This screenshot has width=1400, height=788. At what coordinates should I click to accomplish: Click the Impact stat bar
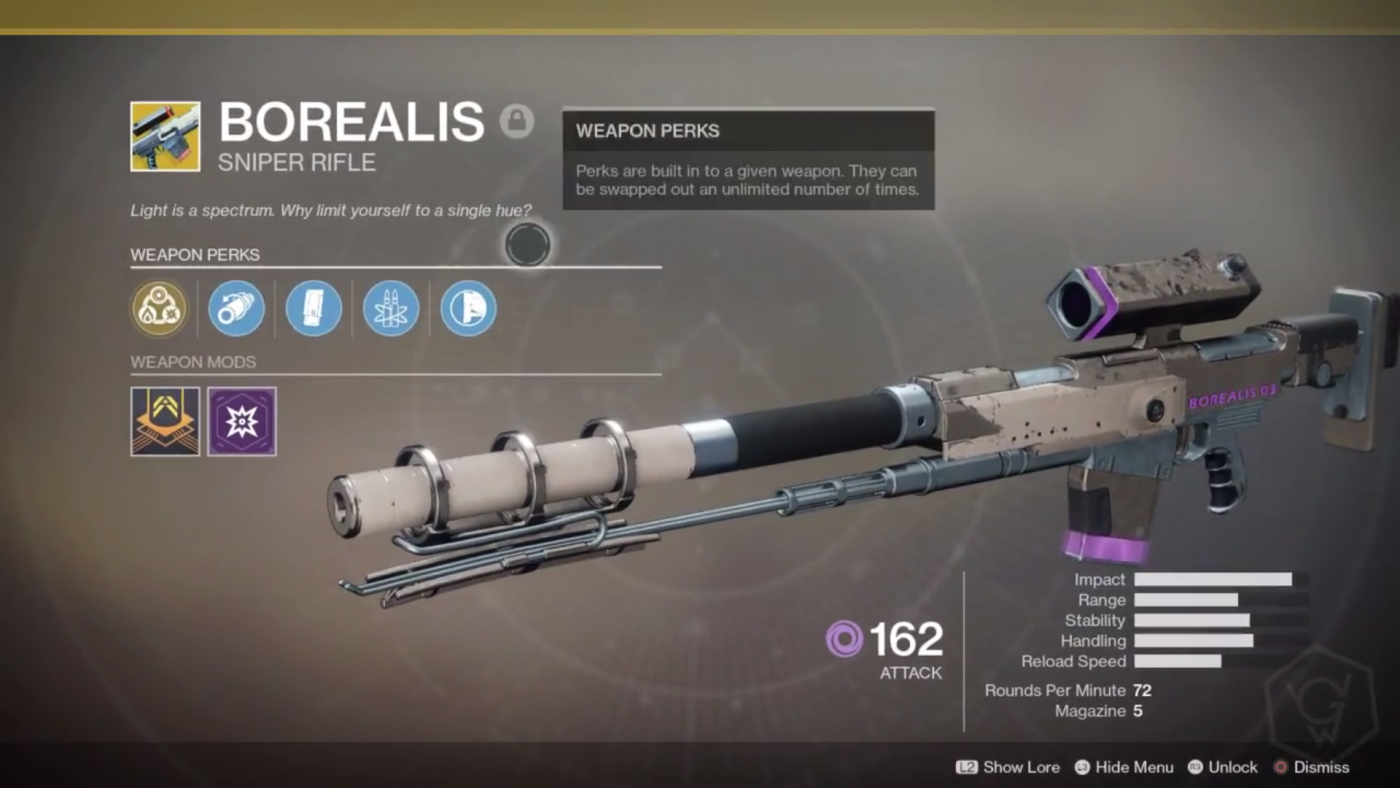pos(1212,579)
